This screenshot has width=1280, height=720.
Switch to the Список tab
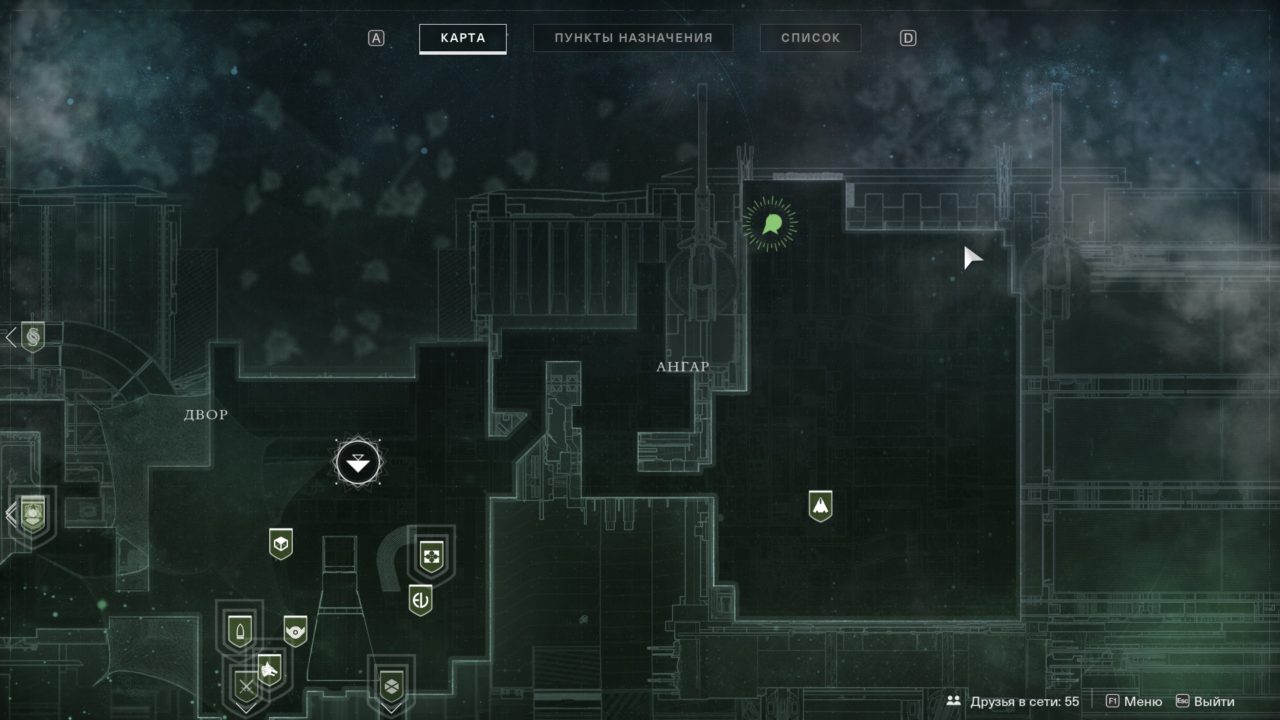coord(810,39)
